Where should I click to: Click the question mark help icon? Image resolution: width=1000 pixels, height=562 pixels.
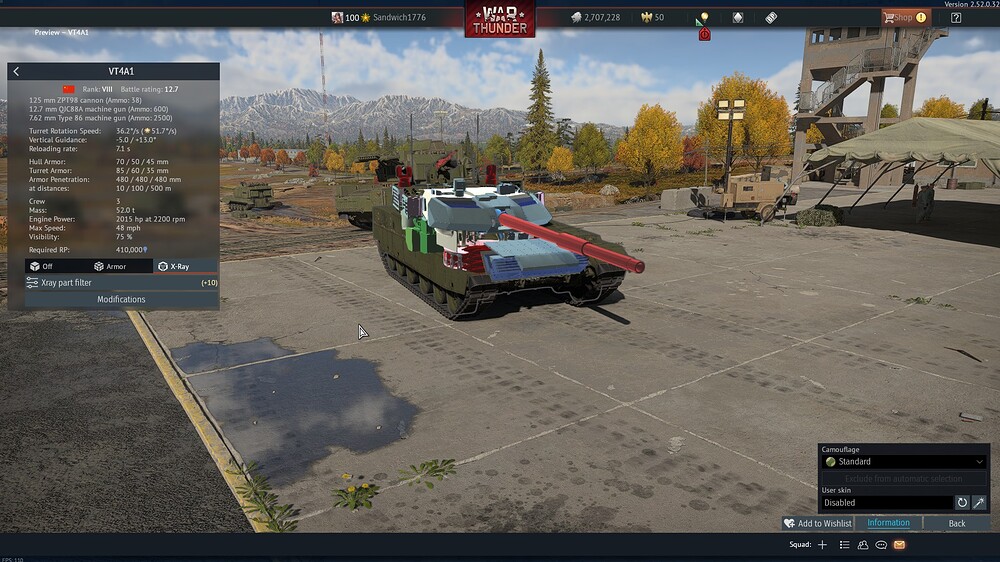[956, 17]
